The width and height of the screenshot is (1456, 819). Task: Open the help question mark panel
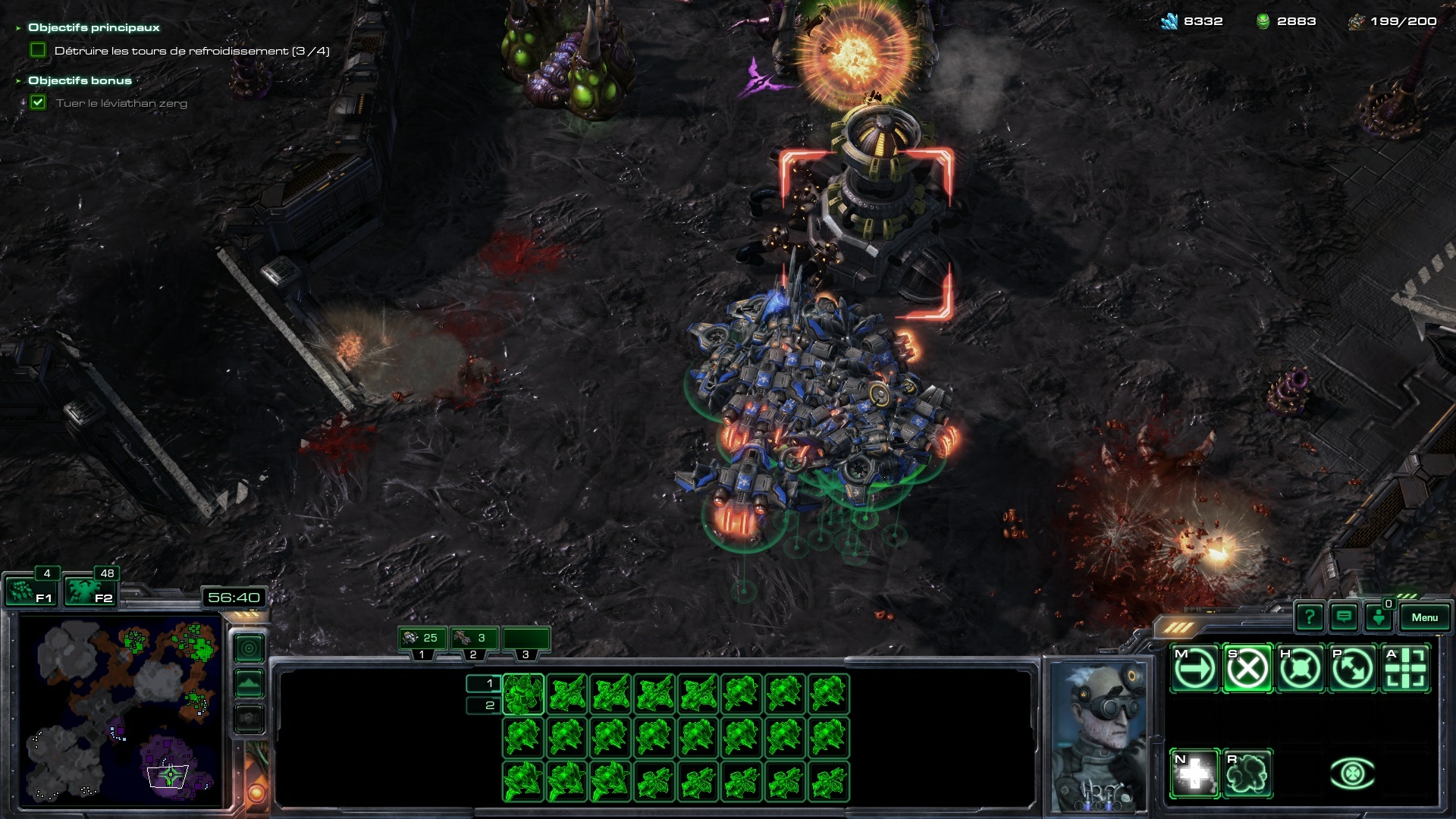point(1310,617)
